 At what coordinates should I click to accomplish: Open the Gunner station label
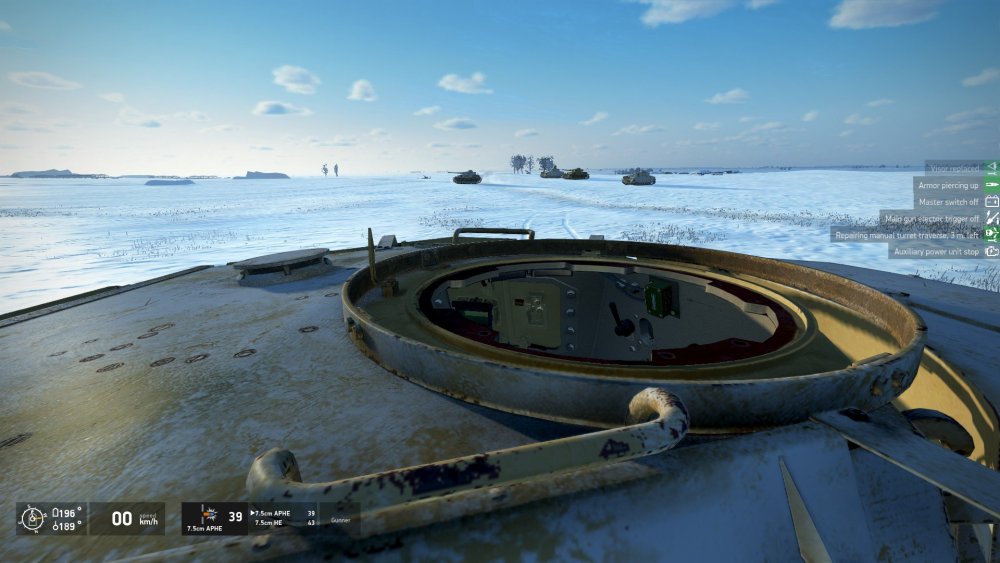[x=342, y=521]
